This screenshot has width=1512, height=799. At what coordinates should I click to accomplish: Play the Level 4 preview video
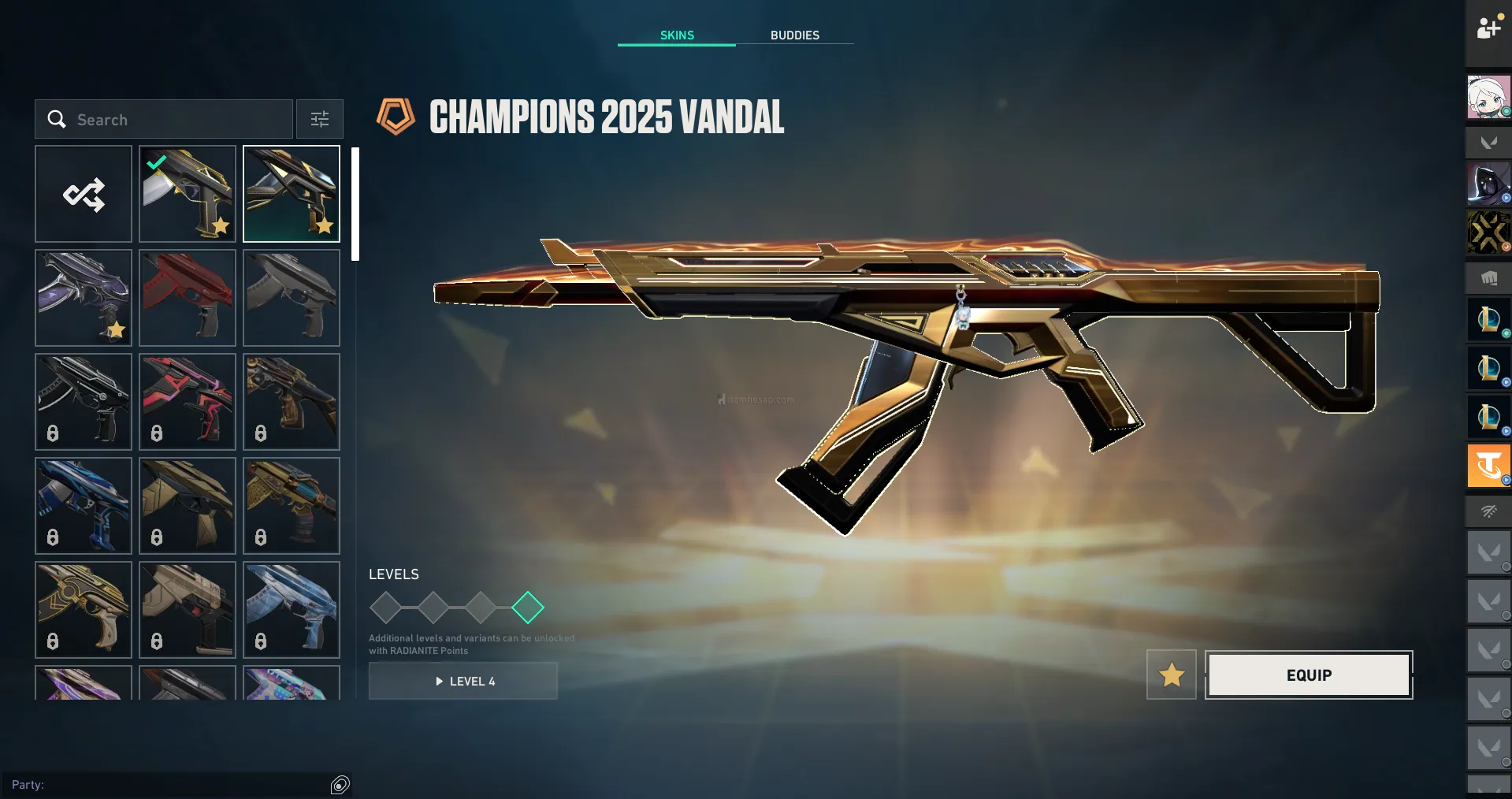[x=463, y=682]
